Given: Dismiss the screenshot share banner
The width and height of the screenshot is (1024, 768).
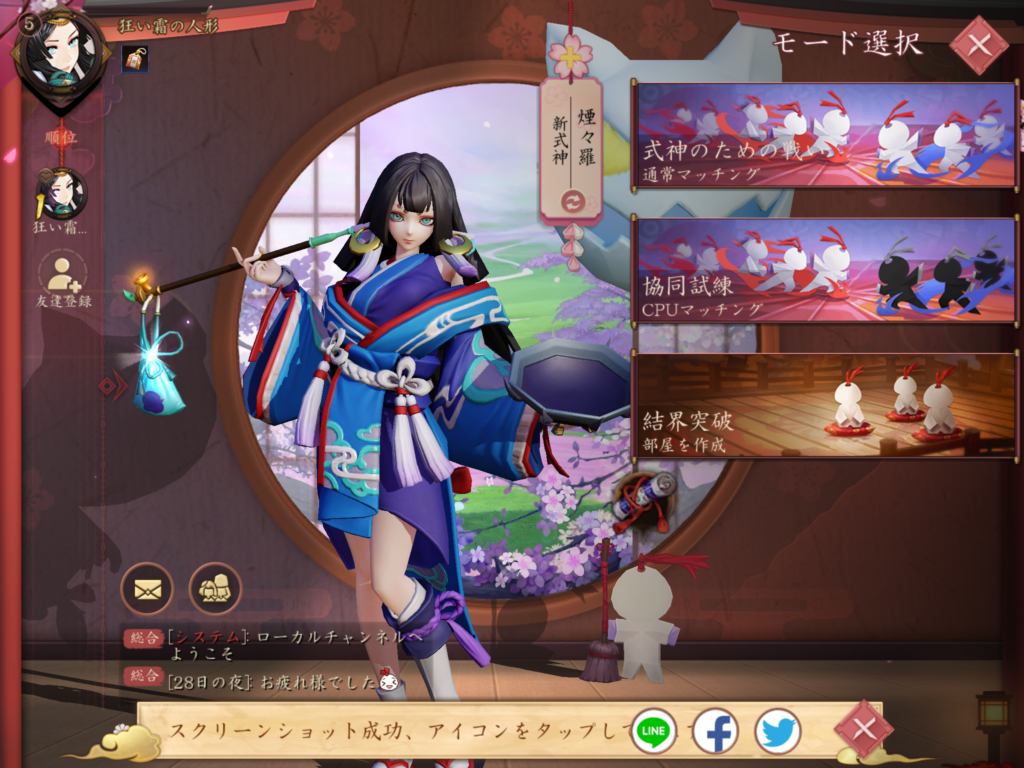Looking at the screenshot, I should (863, 729).
